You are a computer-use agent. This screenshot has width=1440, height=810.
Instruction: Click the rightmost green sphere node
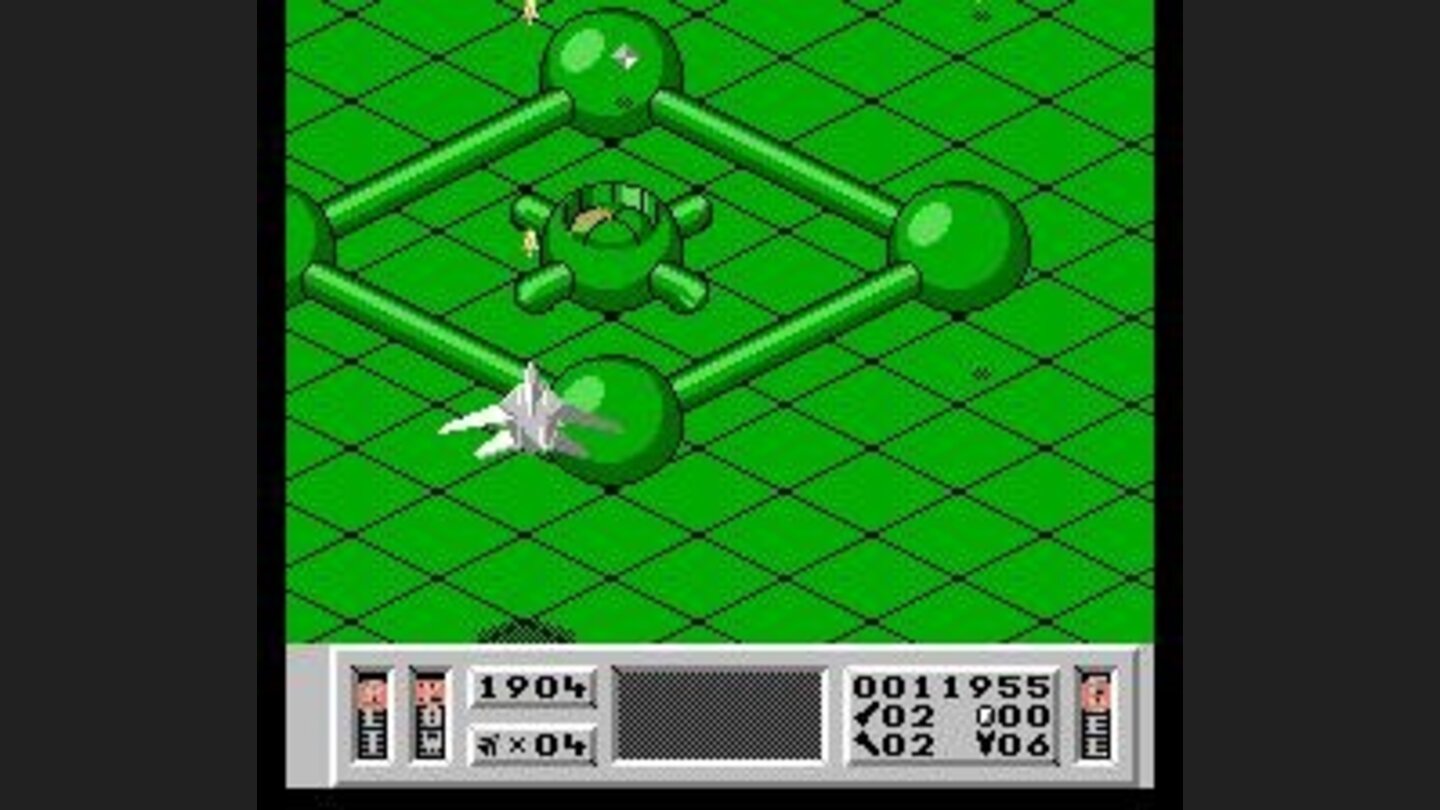point(963,243)
